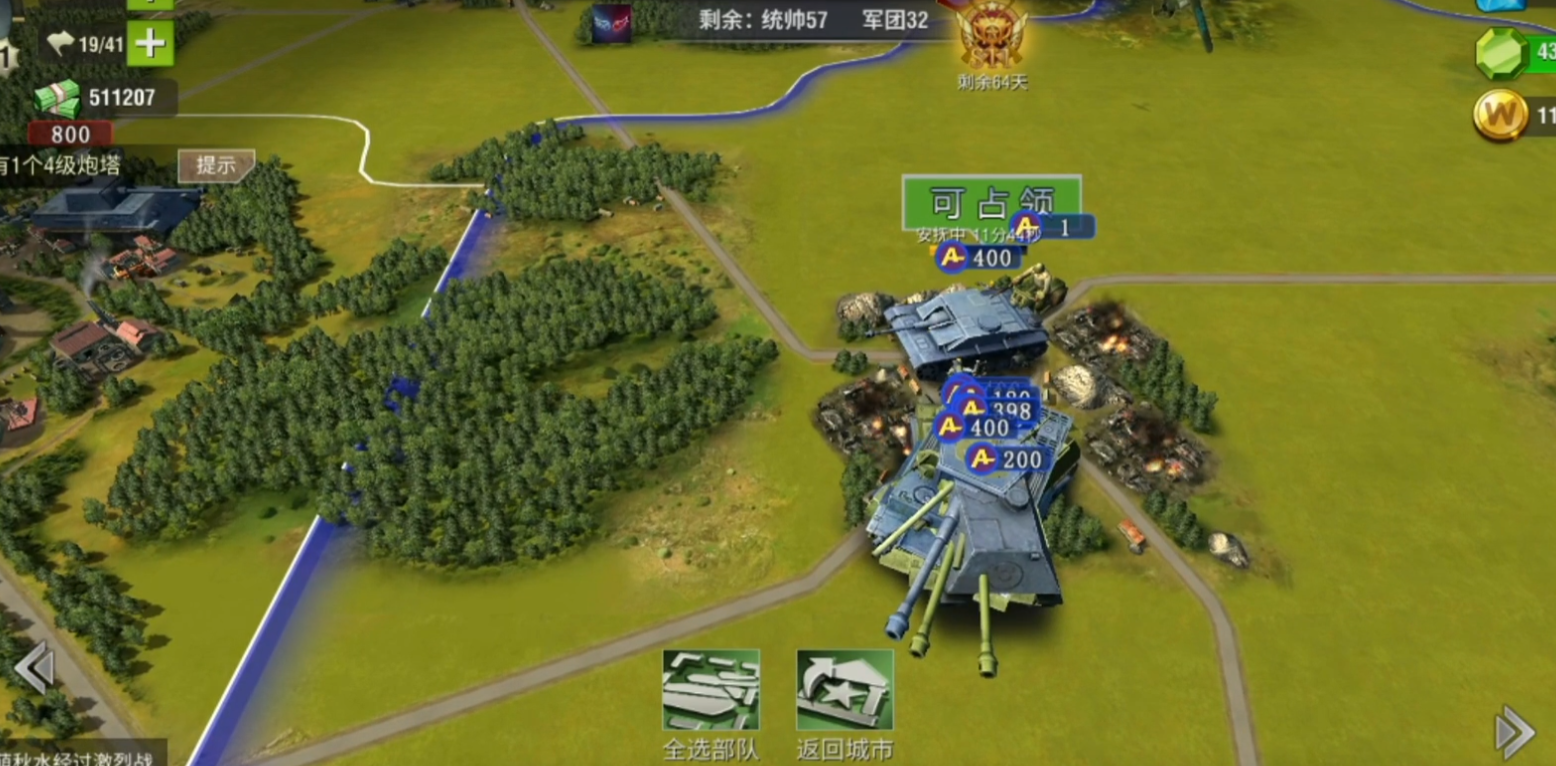The image size is (1556, 766).
Task: Expand the left double-arrow panel
Action: click(x=33, y=667)
